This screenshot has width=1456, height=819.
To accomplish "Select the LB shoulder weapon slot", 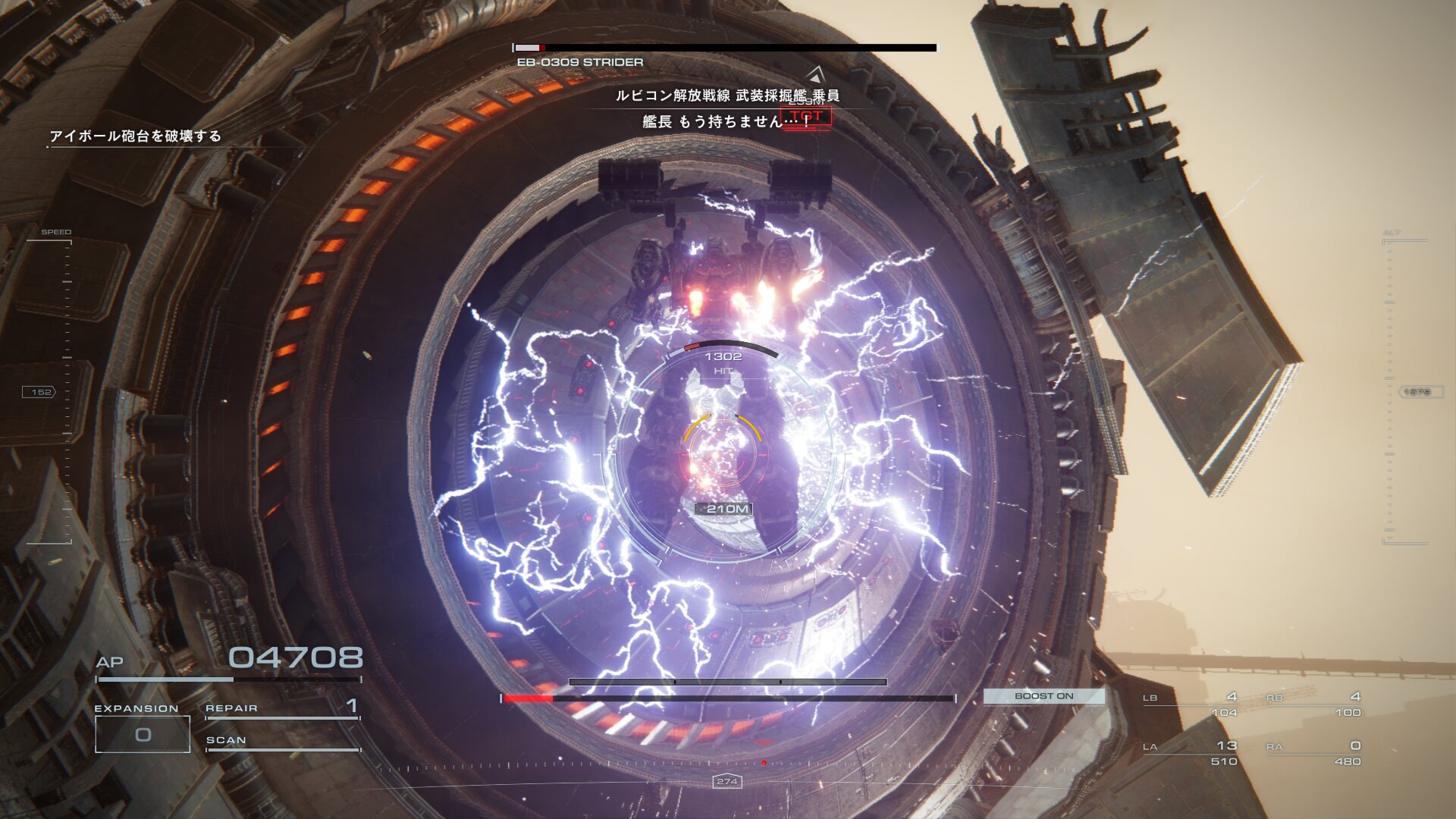I will (1192, 704).
